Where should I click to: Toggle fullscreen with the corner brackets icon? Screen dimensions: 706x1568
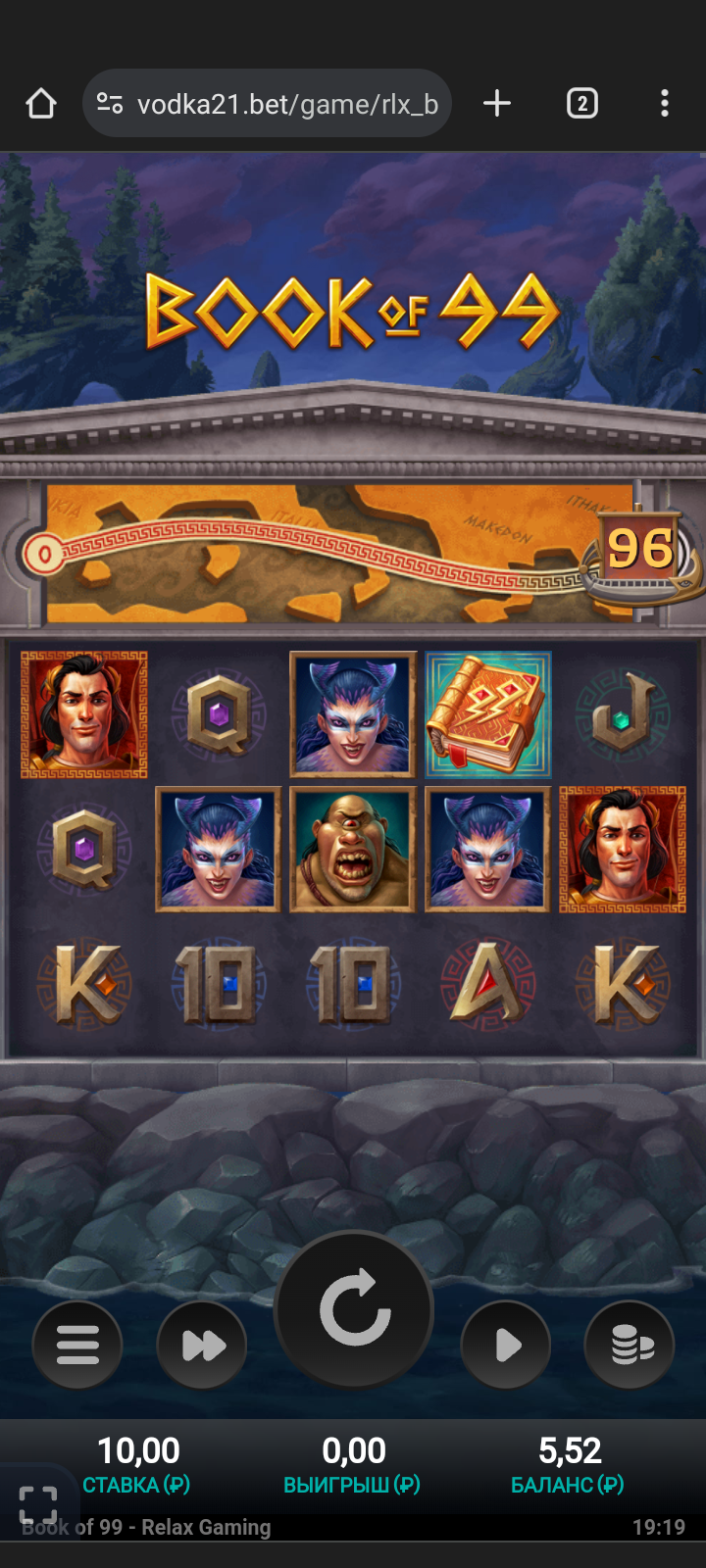[x=38, y=1503]
